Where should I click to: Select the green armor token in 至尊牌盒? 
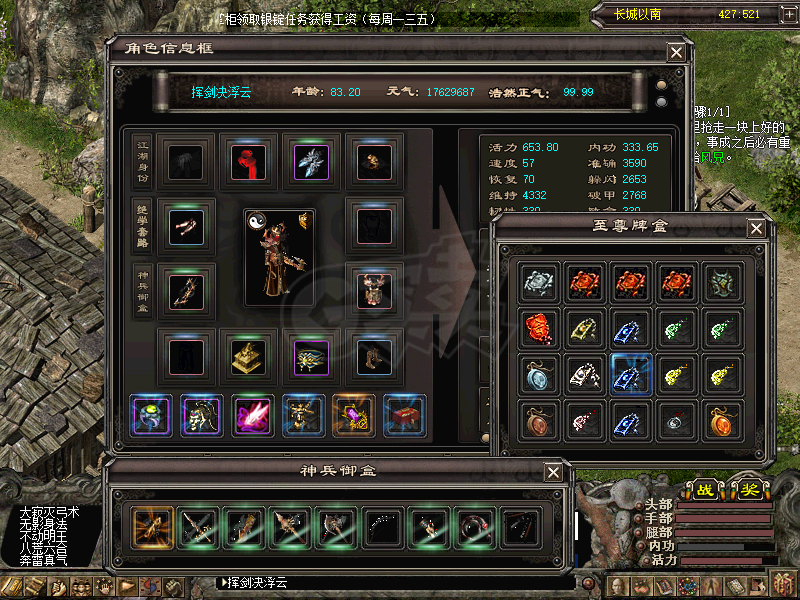click(x=725, y=282)
